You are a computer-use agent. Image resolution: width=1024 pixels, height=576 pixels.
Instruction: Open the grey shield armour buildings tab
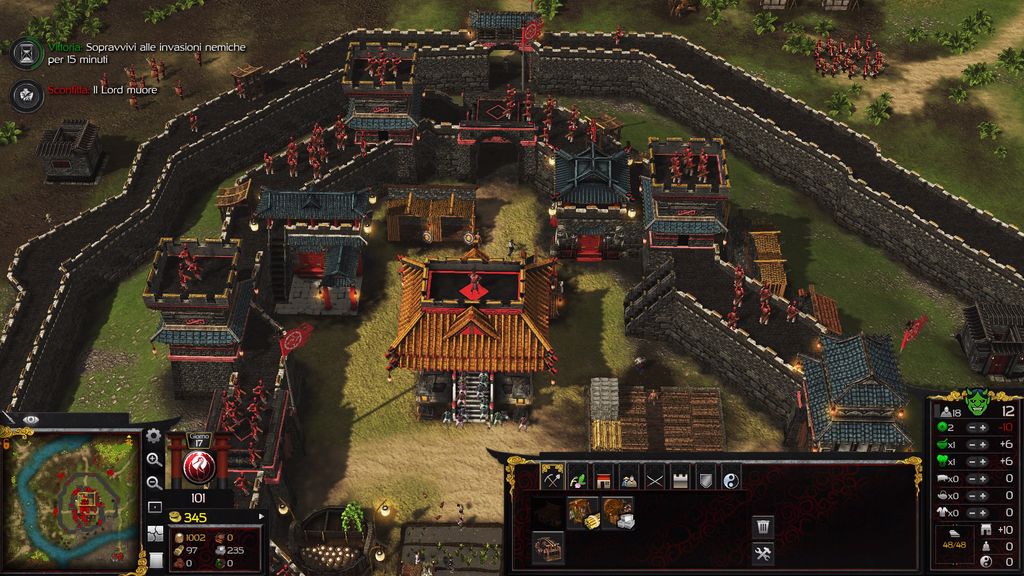pos(705,478)
